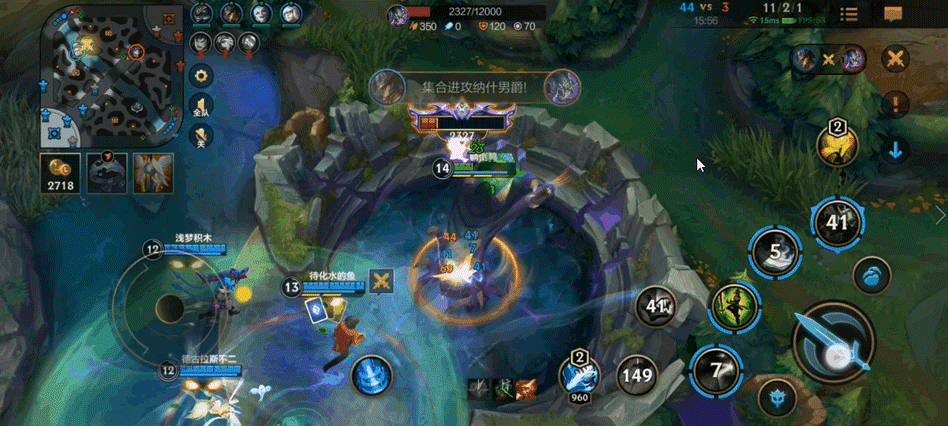The width and height of the screenshot is (948, 426).
Task: Toggle the 关 mute voice button
Action: (x=201, y=138)
